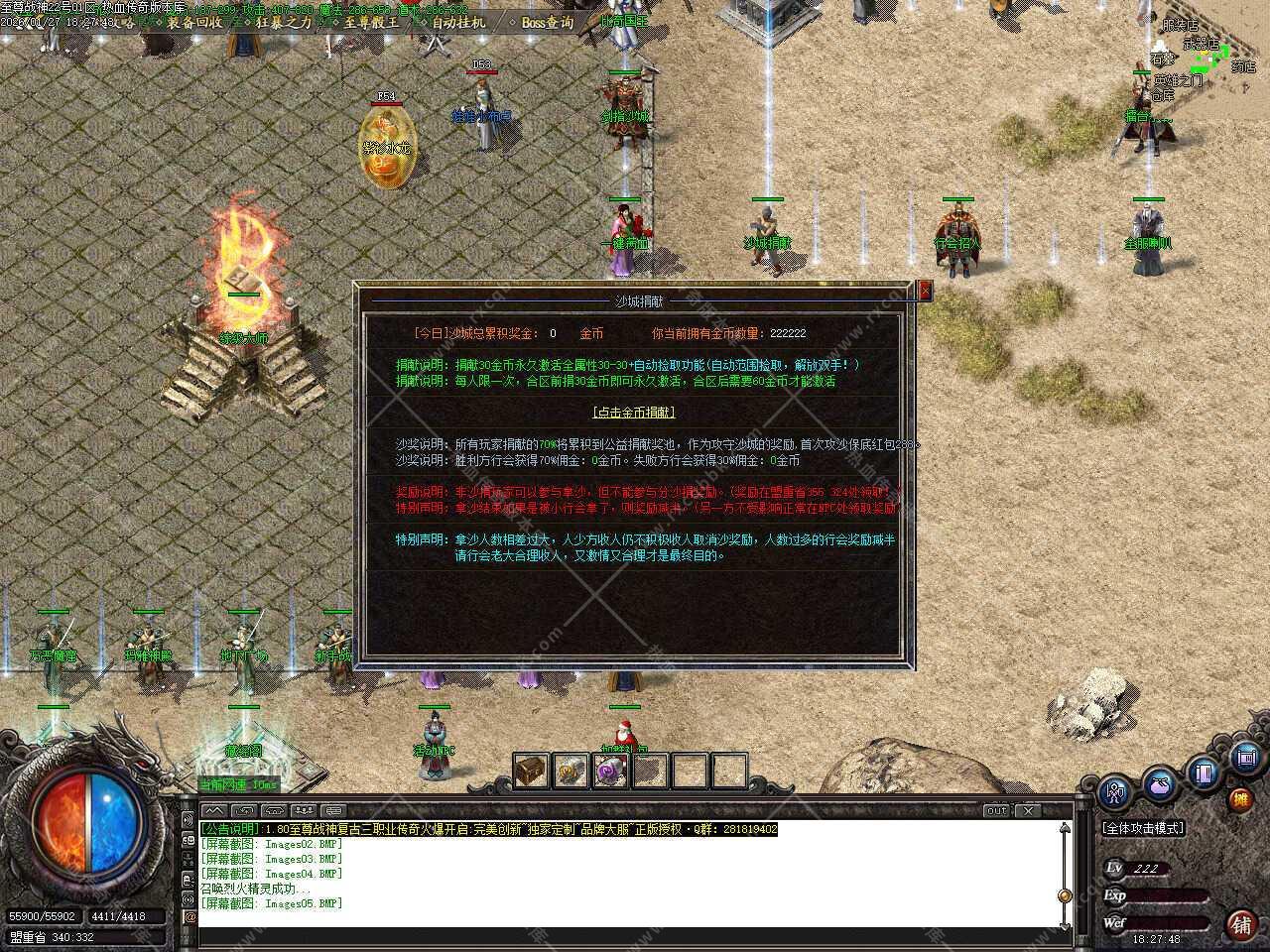Use the purple scroll hotbar item
Screen dimensions: 1270x952
tap(609, 771)
